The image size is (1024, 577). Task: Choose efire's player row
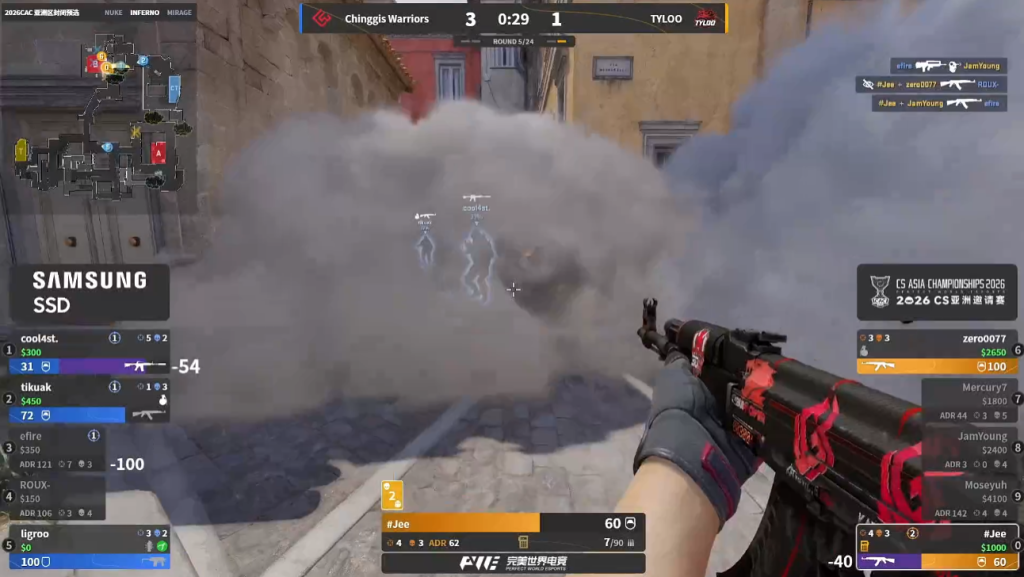(x=55, y=449)
